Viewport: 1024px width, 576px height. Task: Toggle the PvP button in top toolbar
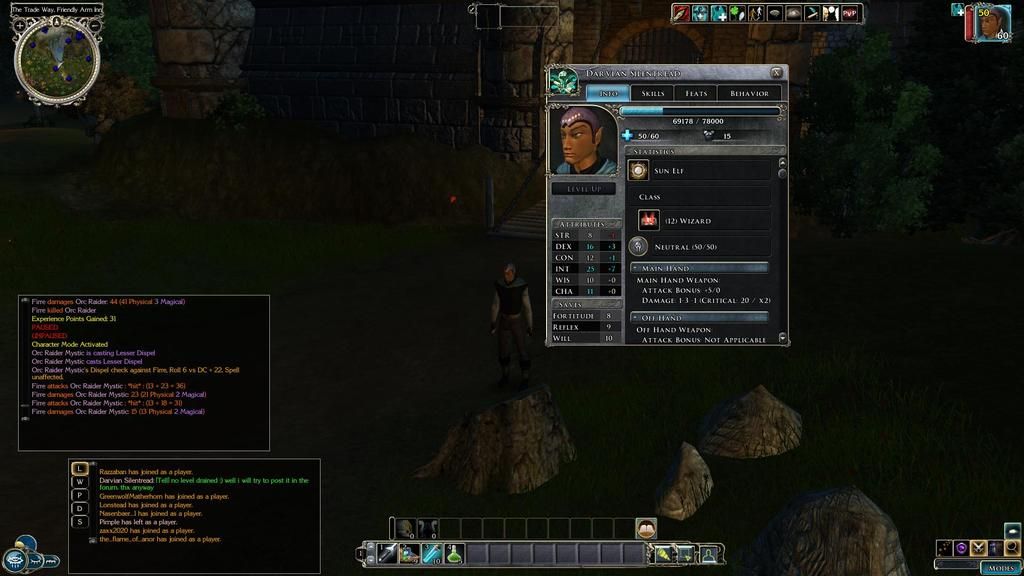(850, 13)
